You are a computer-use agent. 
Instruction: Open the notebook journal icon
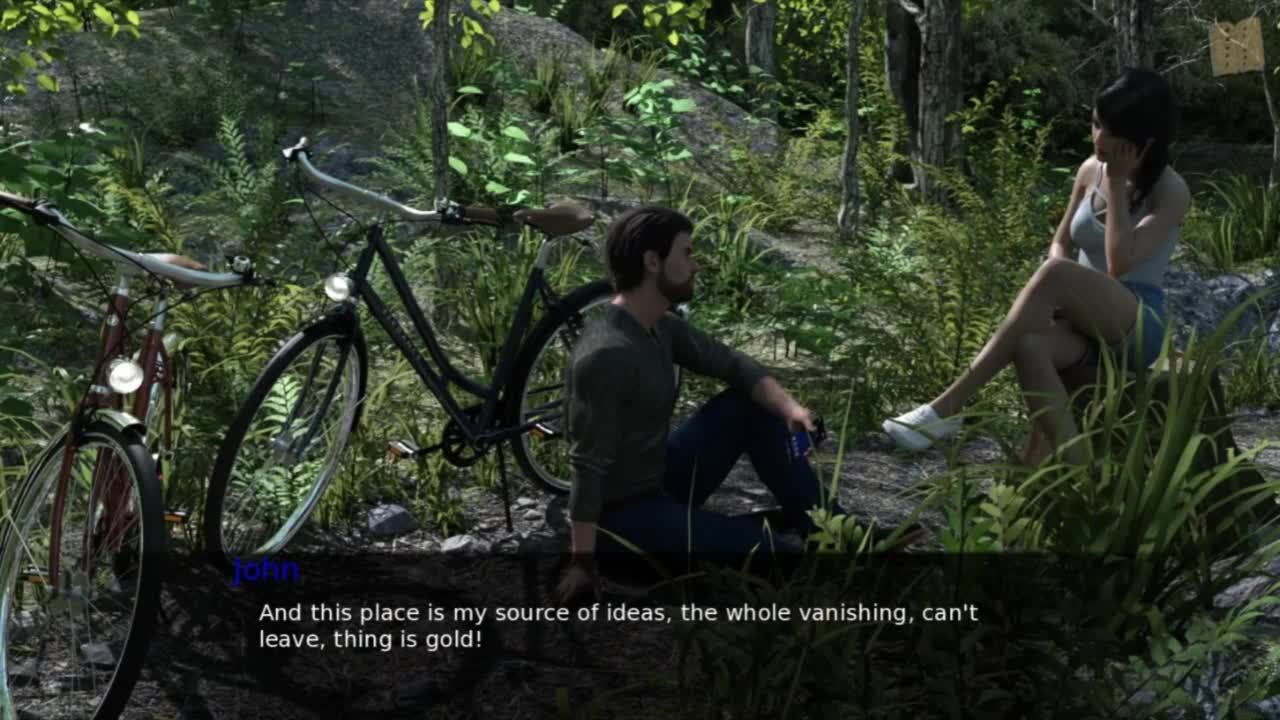tap(1237, 46)
